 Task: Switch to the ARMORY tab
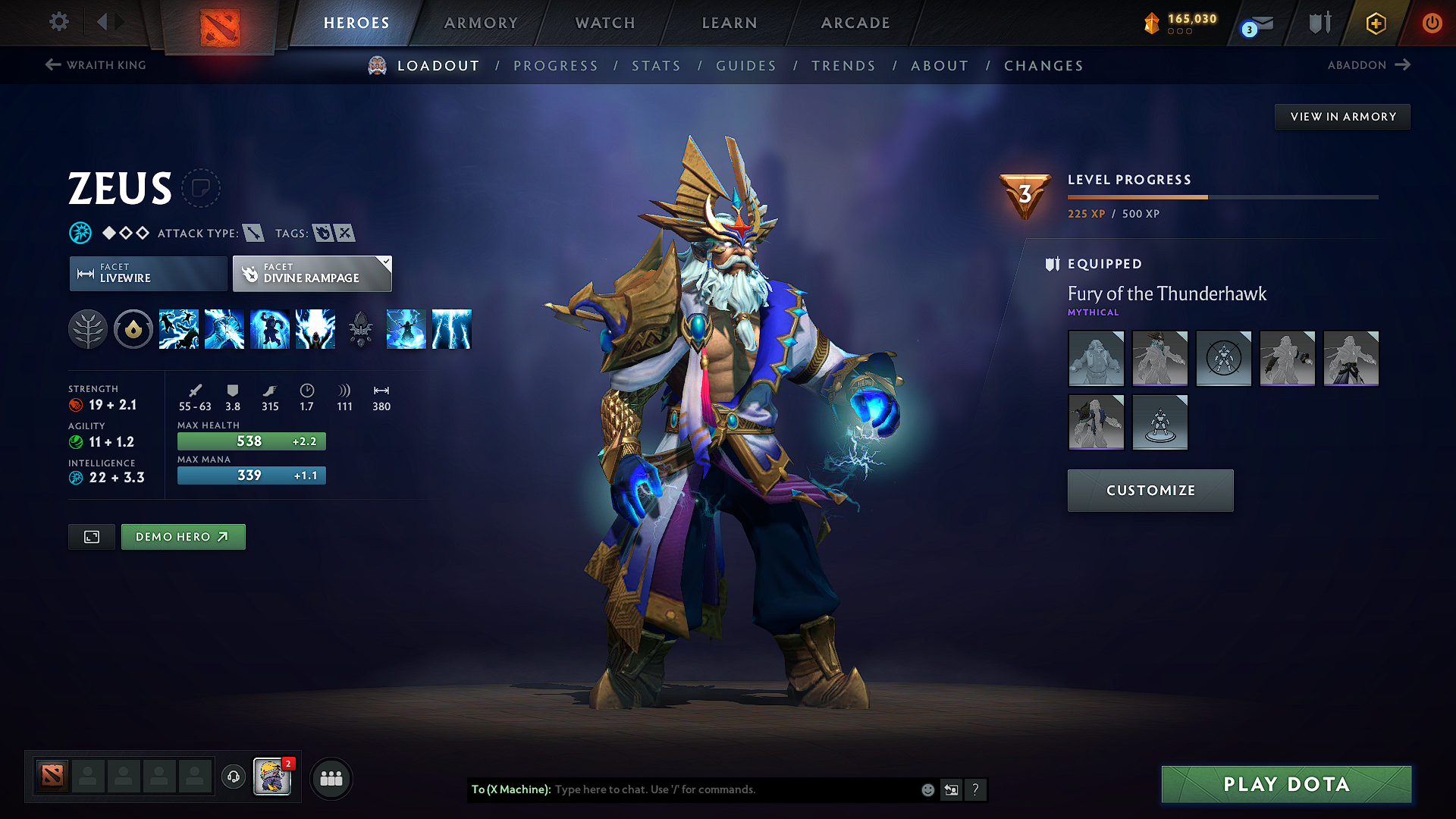coord(481,22)
